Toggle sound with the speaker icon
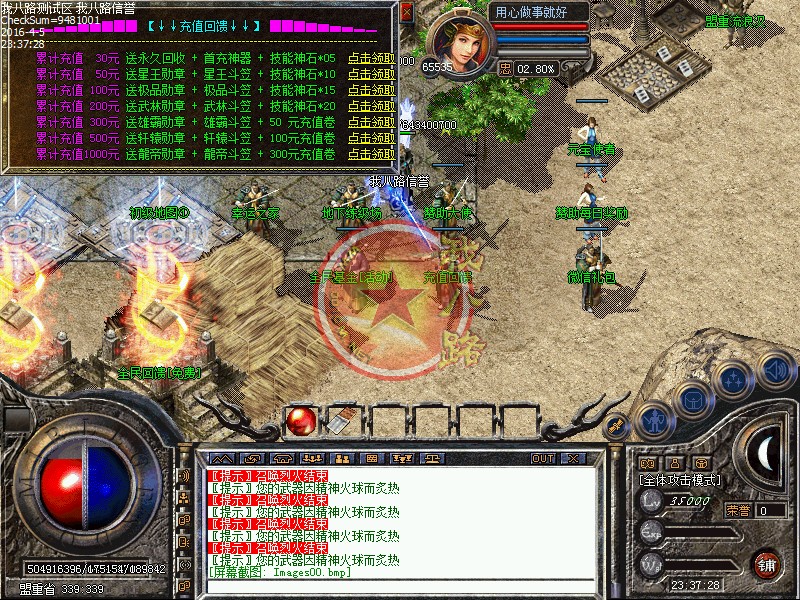The width and height of the screenshot is (800, 600). click(776, 369)
